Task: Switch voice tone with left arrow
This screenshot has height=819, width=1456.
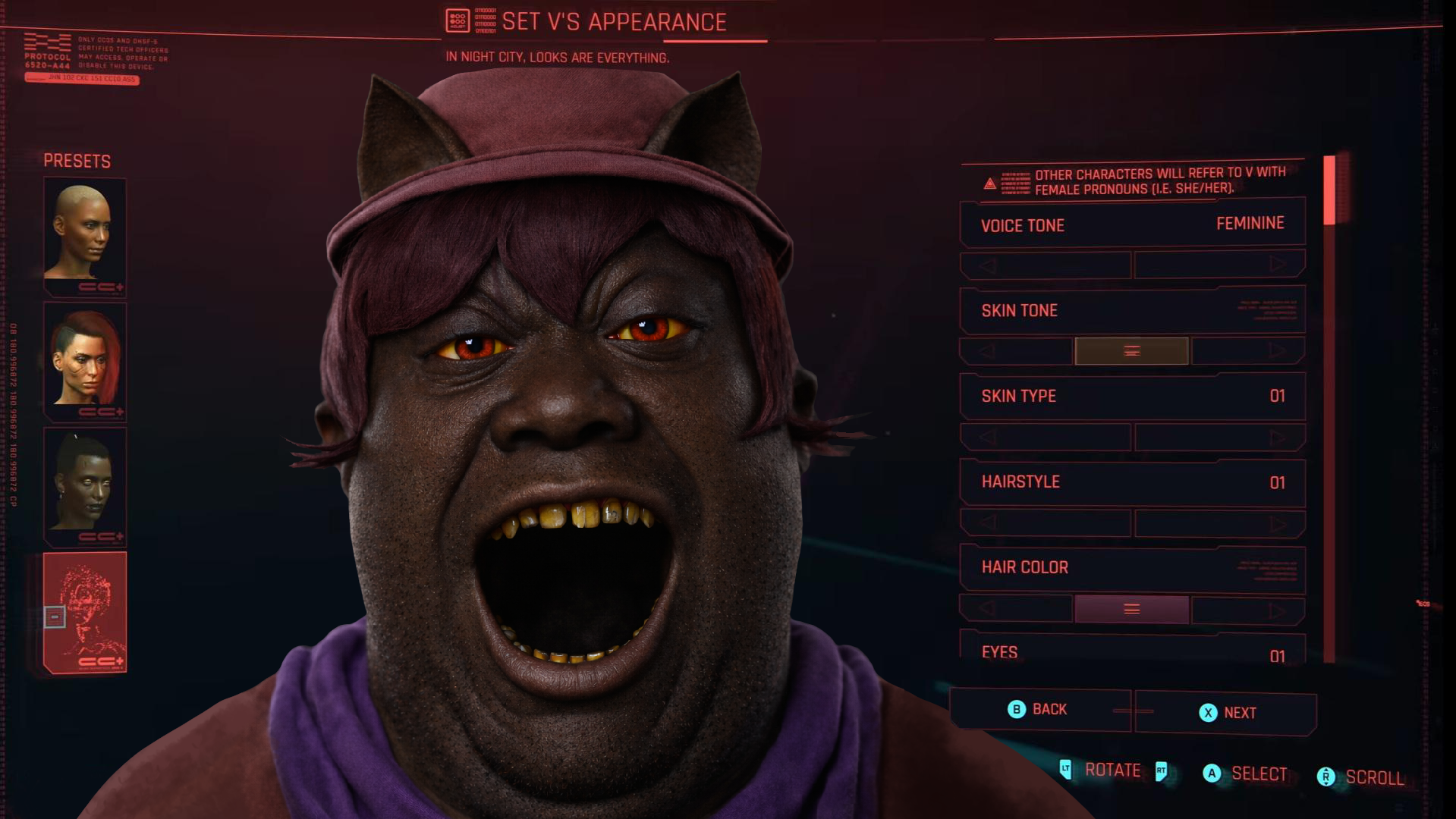Action: click(987, 266)
